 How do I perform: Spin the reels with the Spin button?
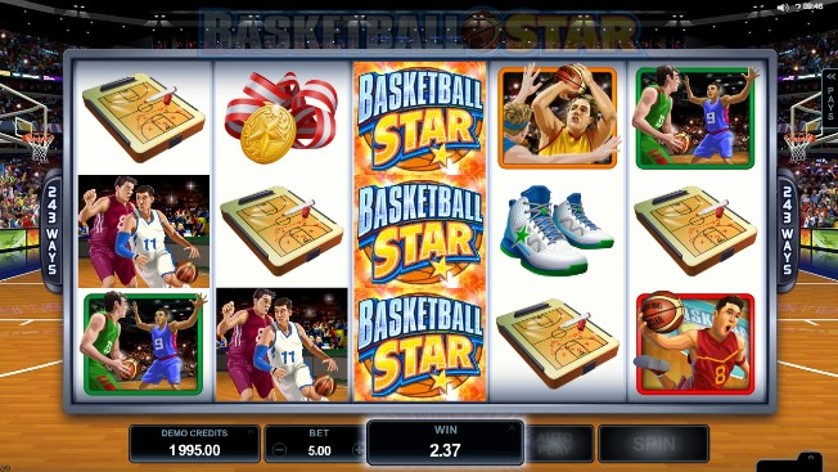coord(653,443)
